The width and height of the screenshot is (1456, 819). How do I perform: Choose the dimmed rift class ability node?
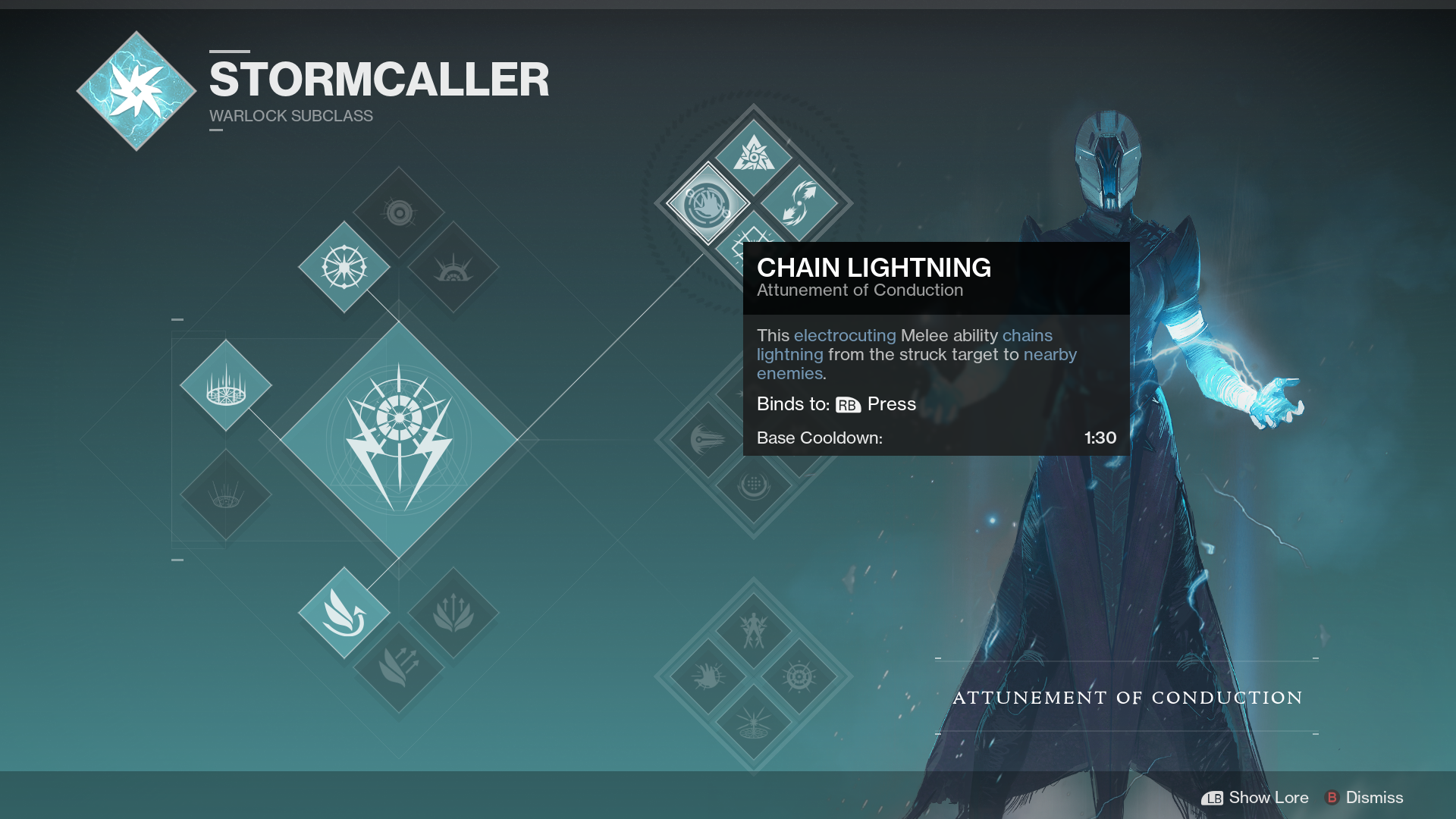click(x=226, y=495)
